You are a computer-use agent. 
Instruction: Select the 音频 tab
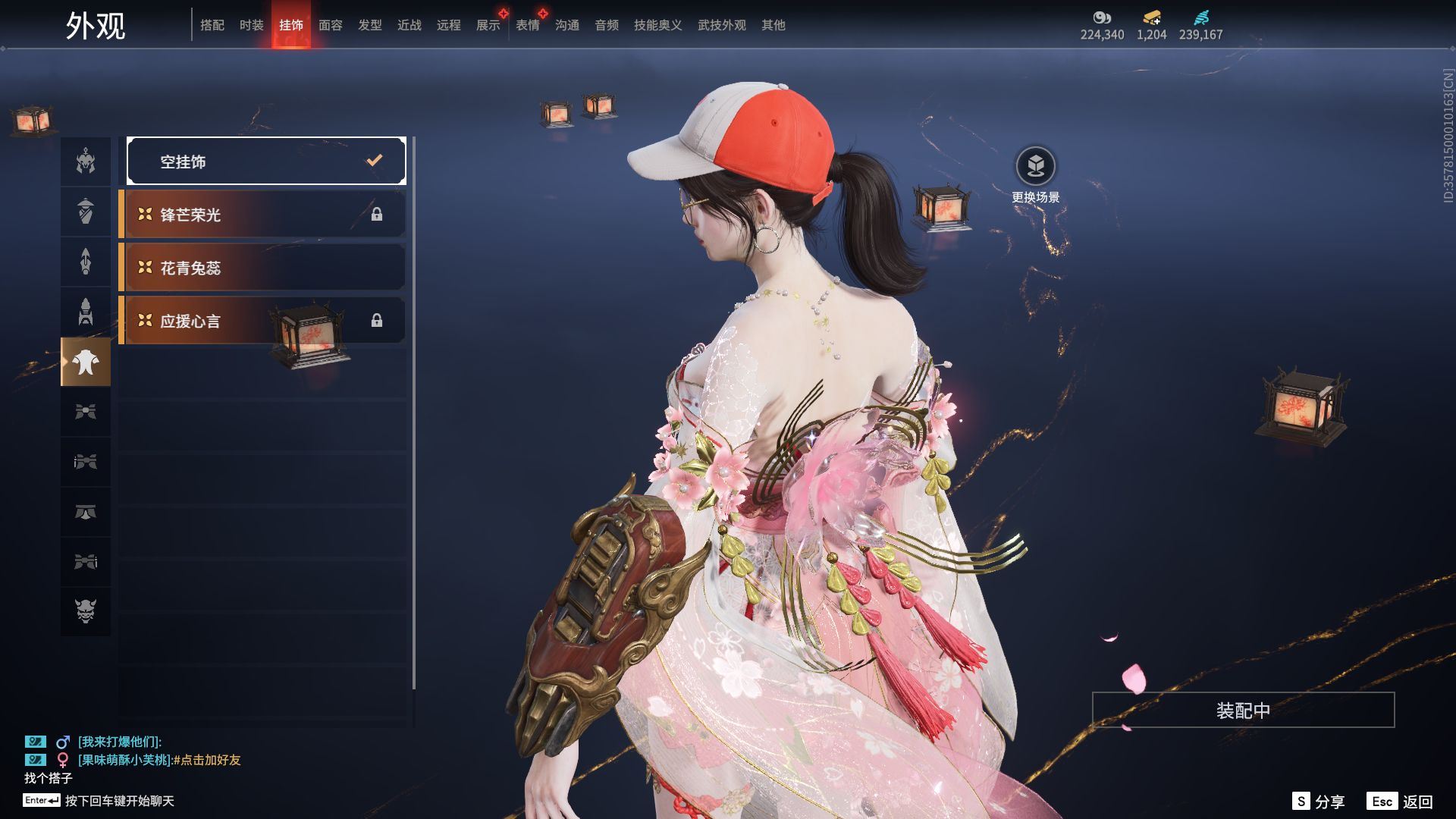click(607, 25)
